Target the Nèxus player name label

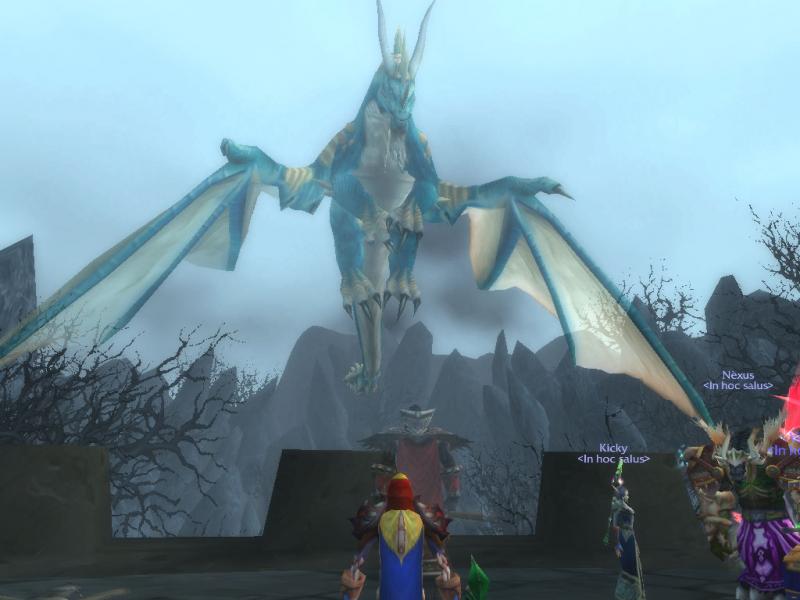pos(737,375)
